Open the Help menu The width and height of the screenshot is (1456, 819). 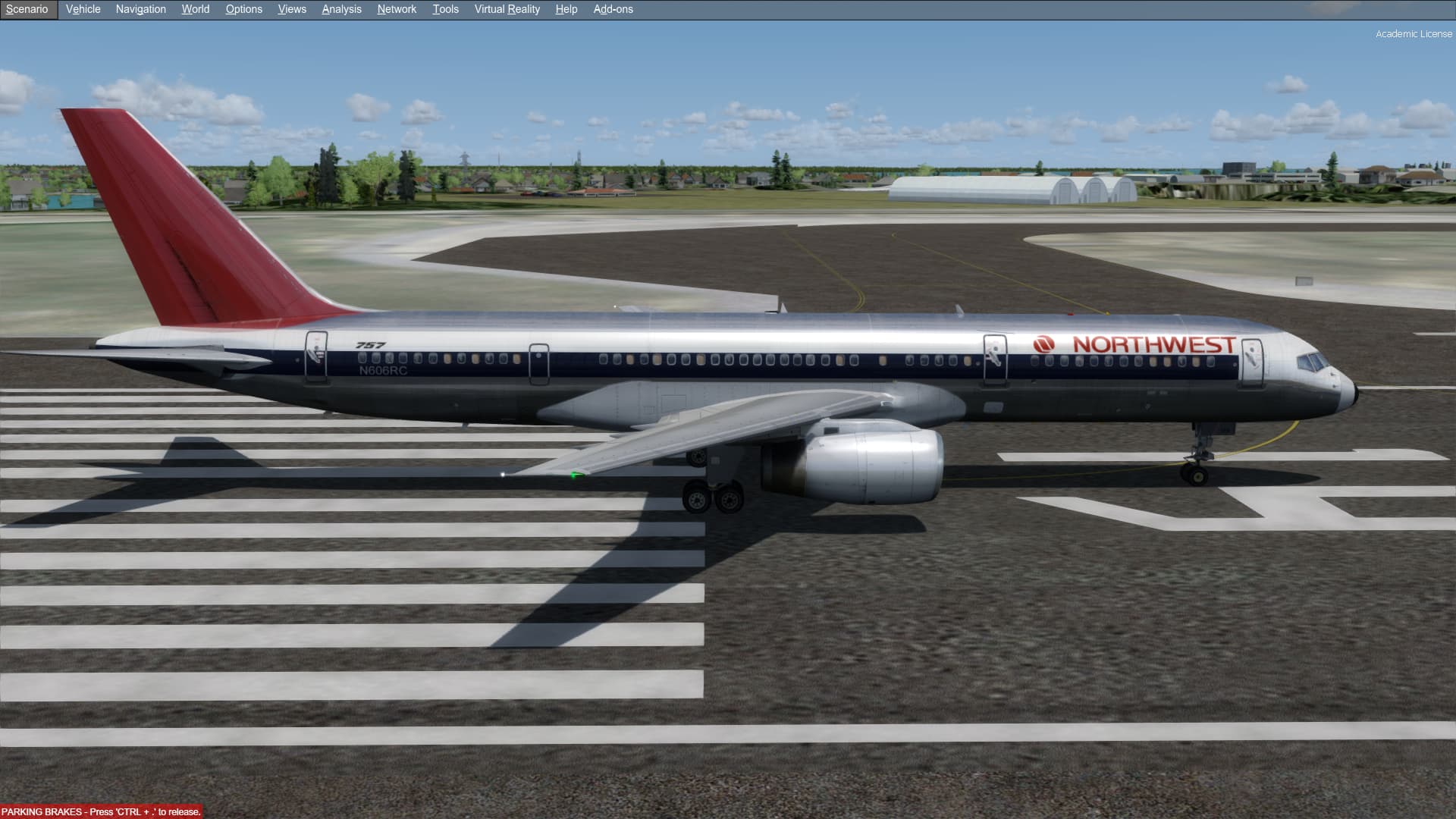(566, 9)
